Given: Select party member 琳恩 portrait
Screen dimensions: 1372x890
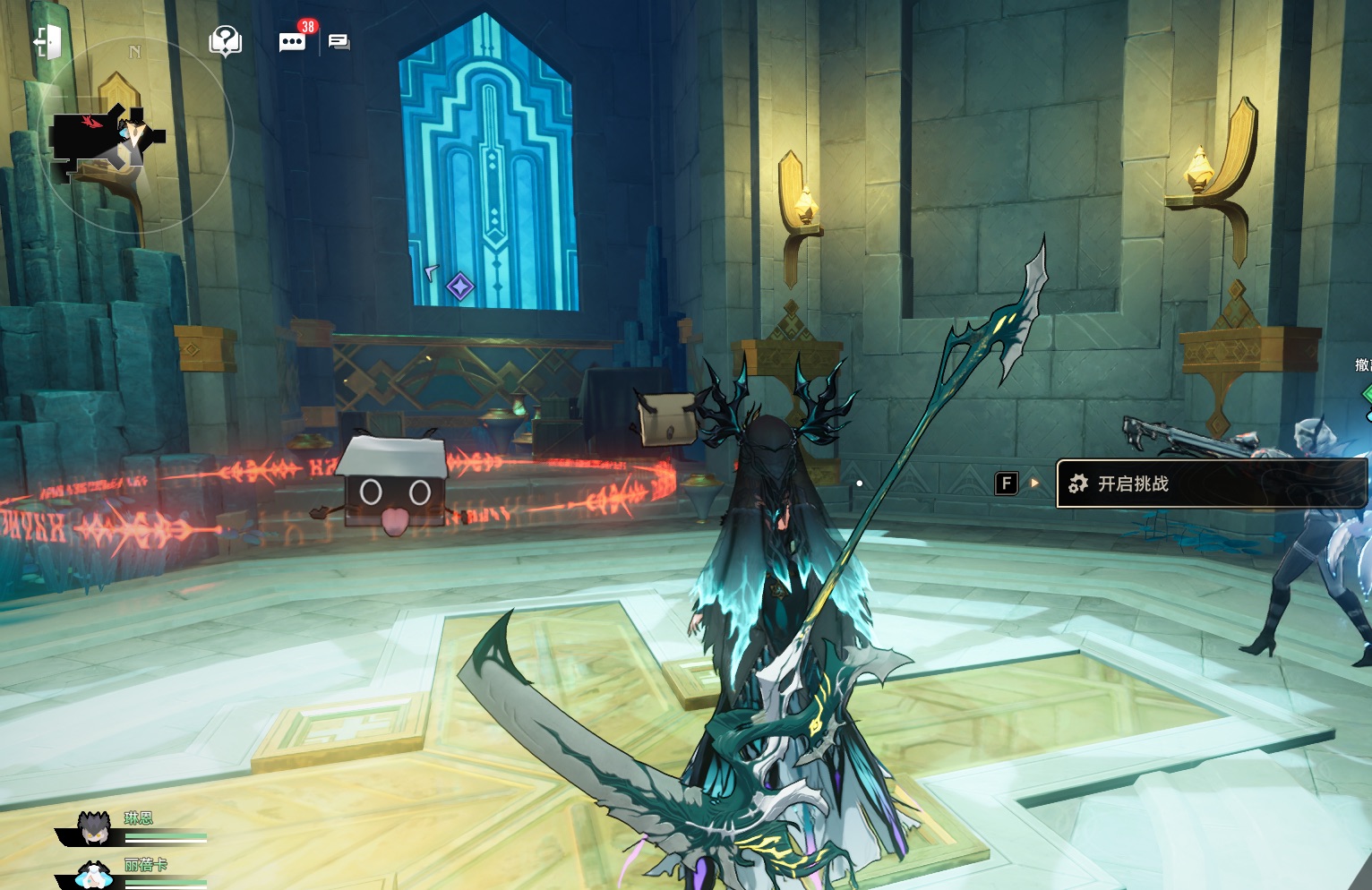Looking at the screenshot, I should [x=94, y=828].
